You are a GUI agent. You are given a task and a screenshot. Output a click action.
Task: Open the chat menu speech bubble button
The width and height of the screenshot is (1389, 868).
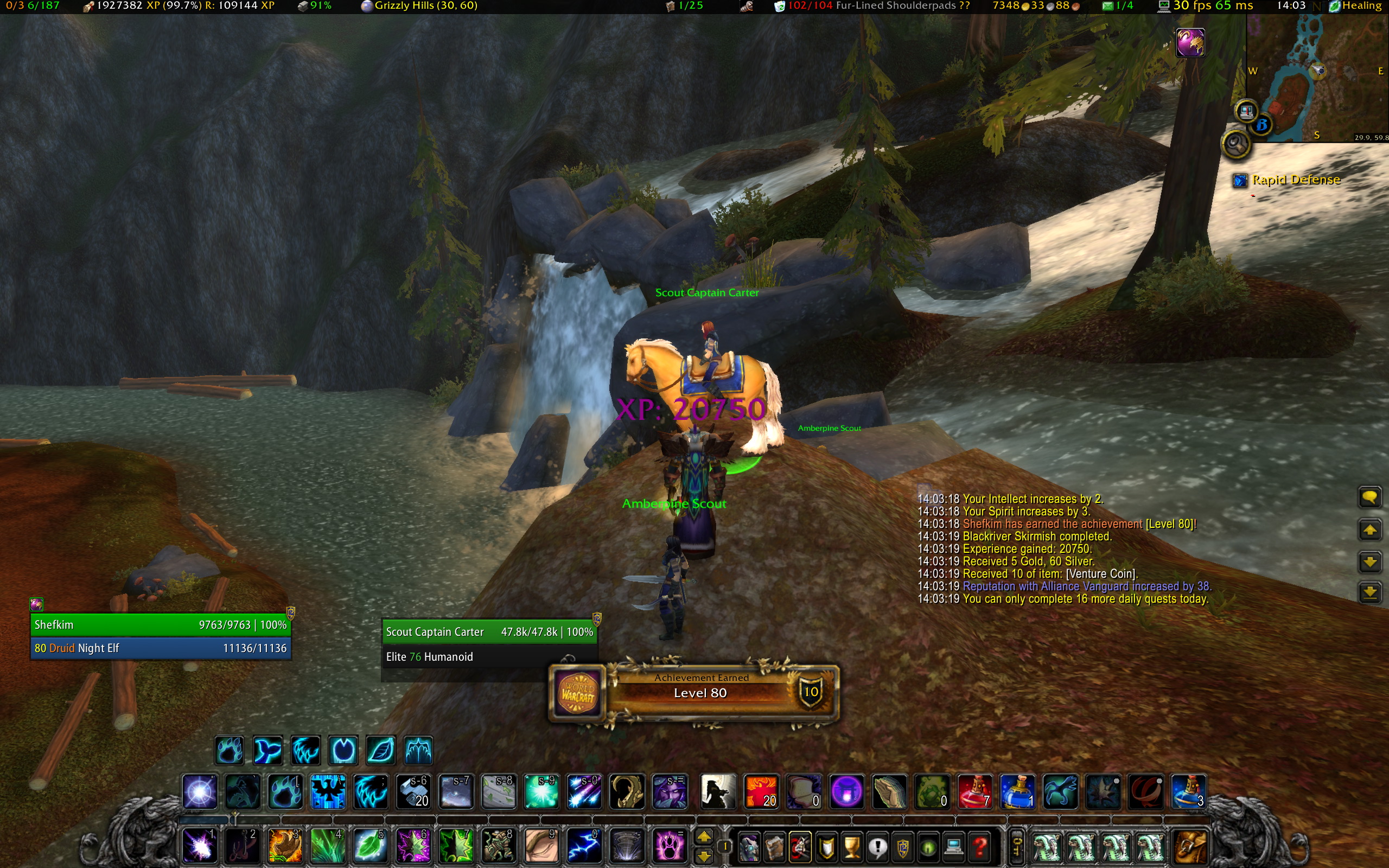[1369, 497]
